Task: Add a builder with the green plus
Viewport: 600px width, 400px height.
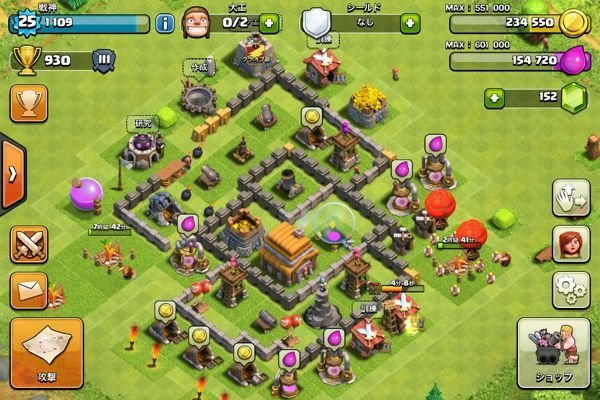Action: 269,22
